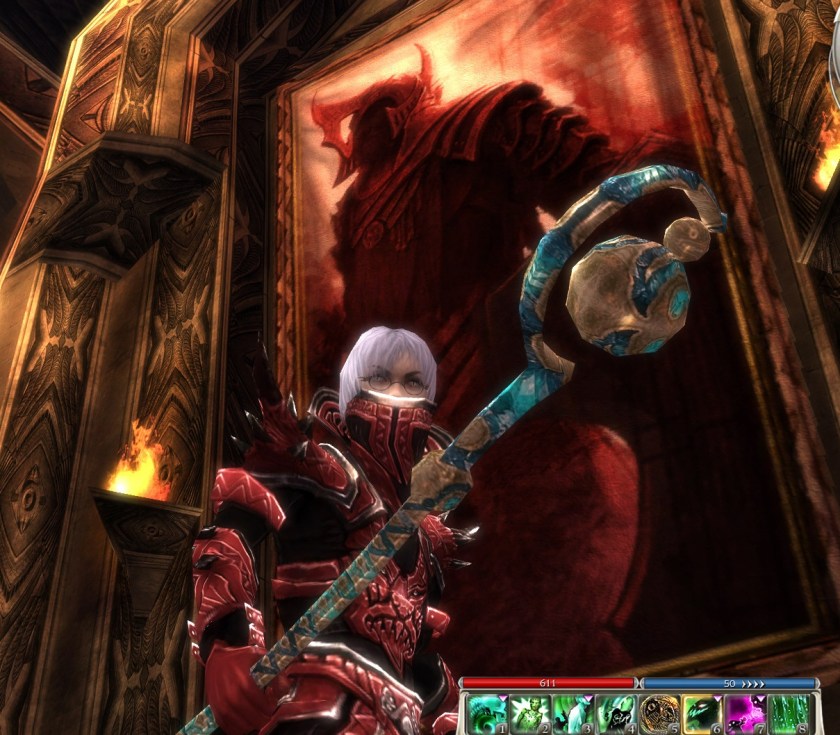Use the glowing green figure skill in slot 2

coord(531,714)
